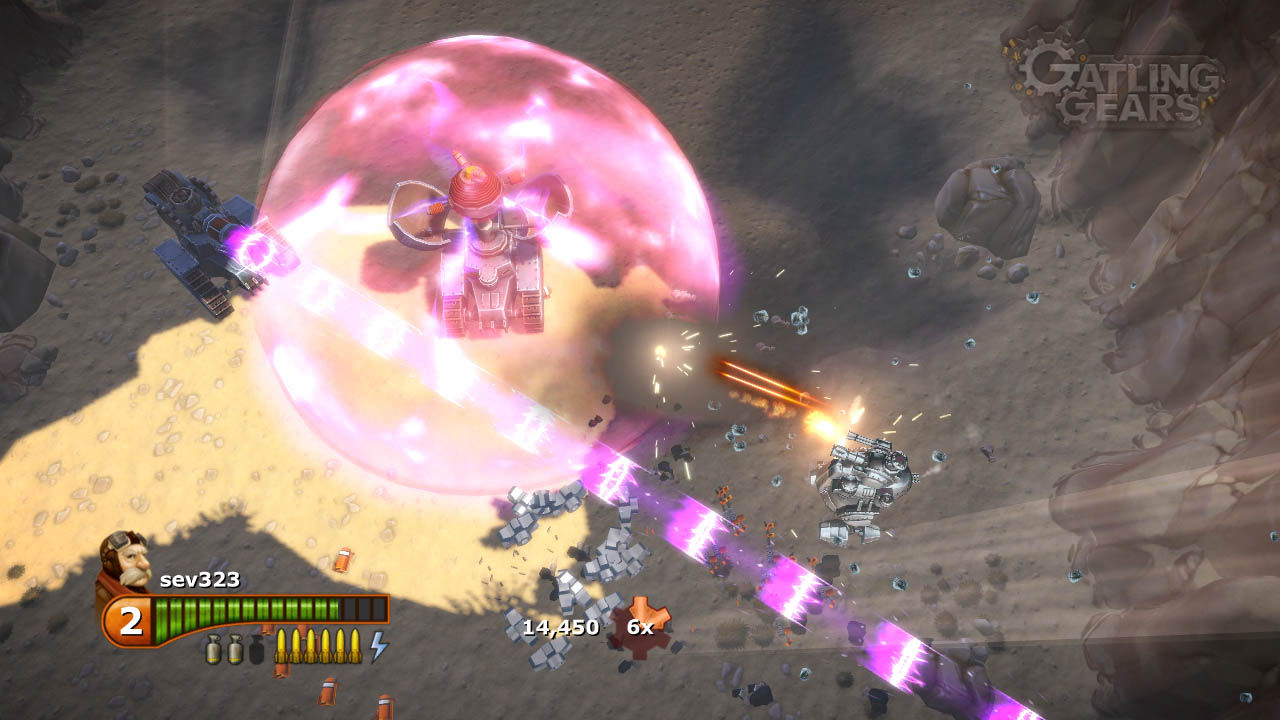
Task: Click the fourth rocket ammo icon
Action: pyautogui.click(x=324, y=647)
